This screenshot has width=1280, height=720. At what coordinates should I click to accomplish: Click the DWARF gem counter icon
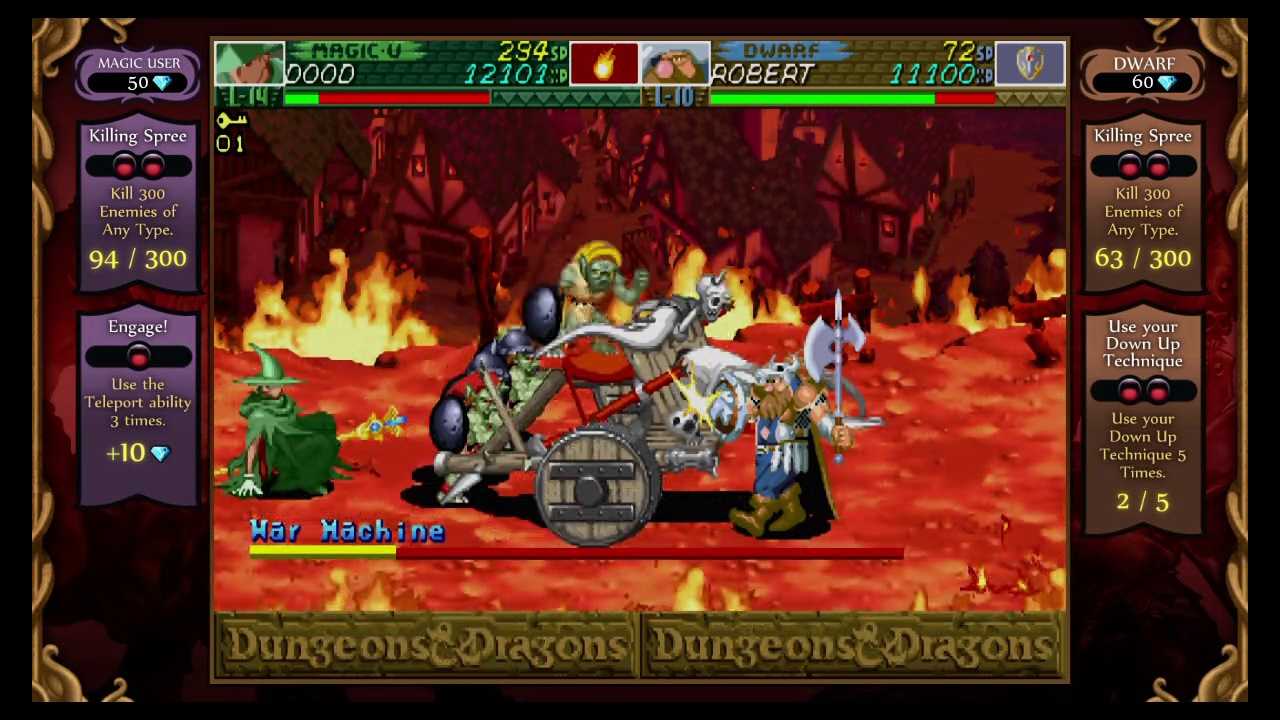point(1166,82)
